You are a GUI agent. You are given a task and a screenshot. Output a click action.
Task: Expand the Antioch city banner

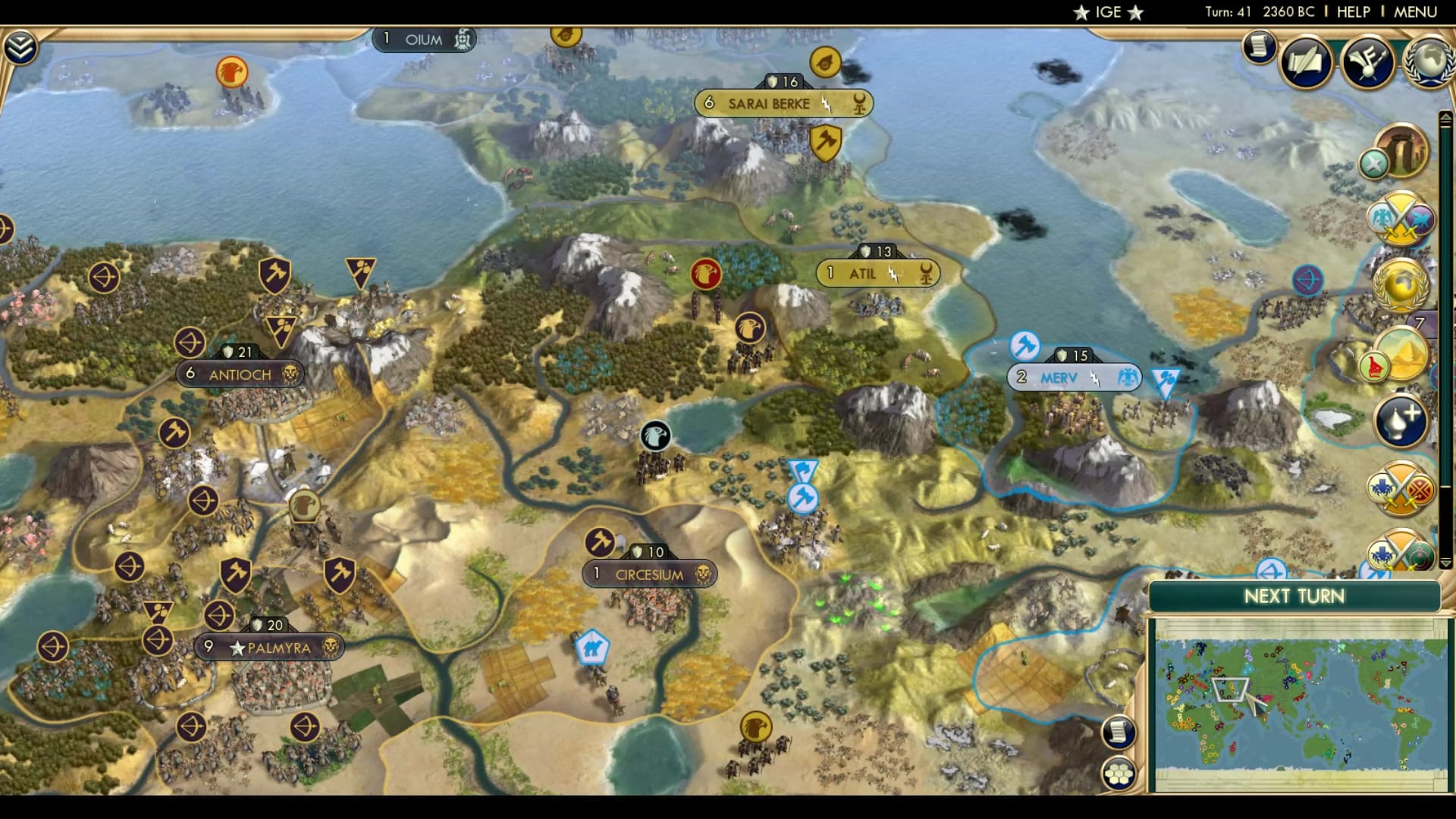(x=239, y=374)
